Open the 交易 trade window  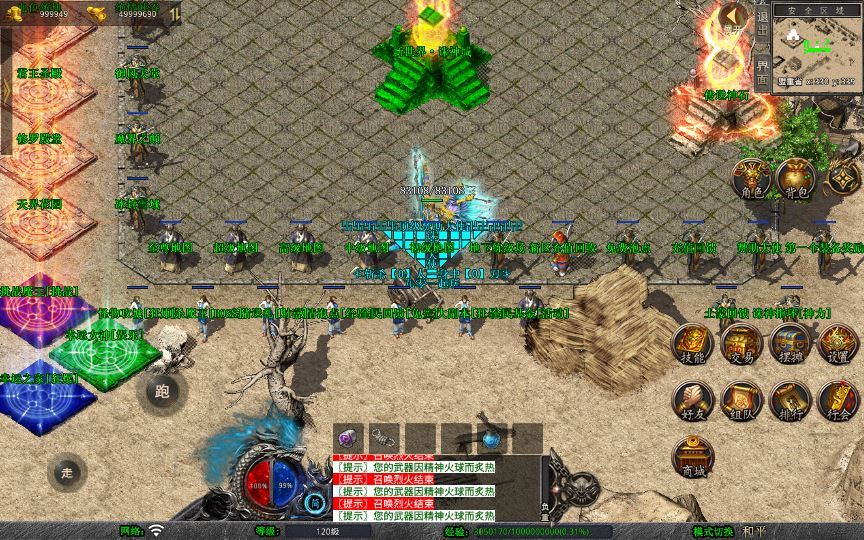[x=740, y=345]
